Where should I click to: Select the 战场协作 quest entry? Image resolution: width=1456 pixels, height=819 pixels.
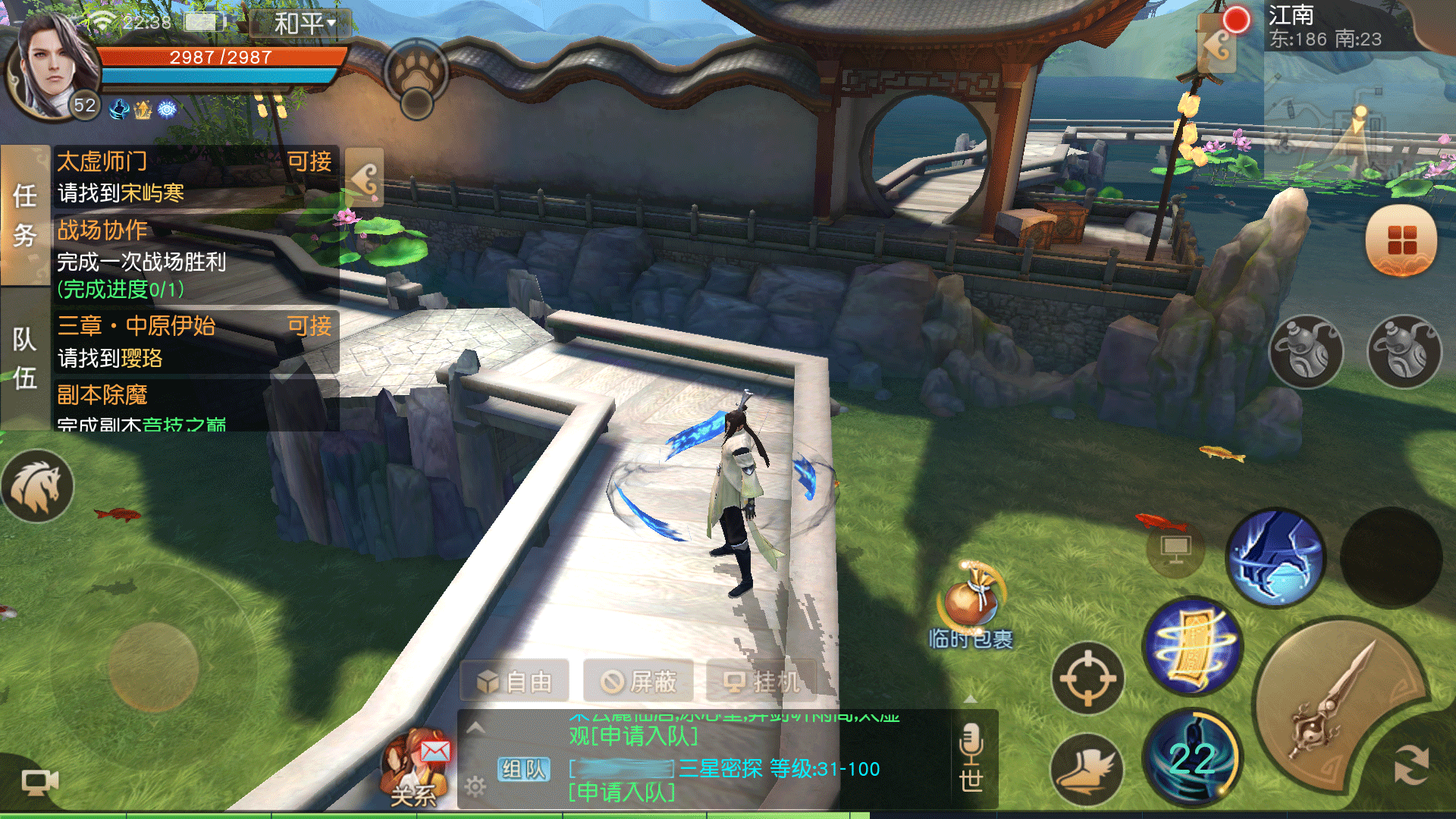pos(194,259)
